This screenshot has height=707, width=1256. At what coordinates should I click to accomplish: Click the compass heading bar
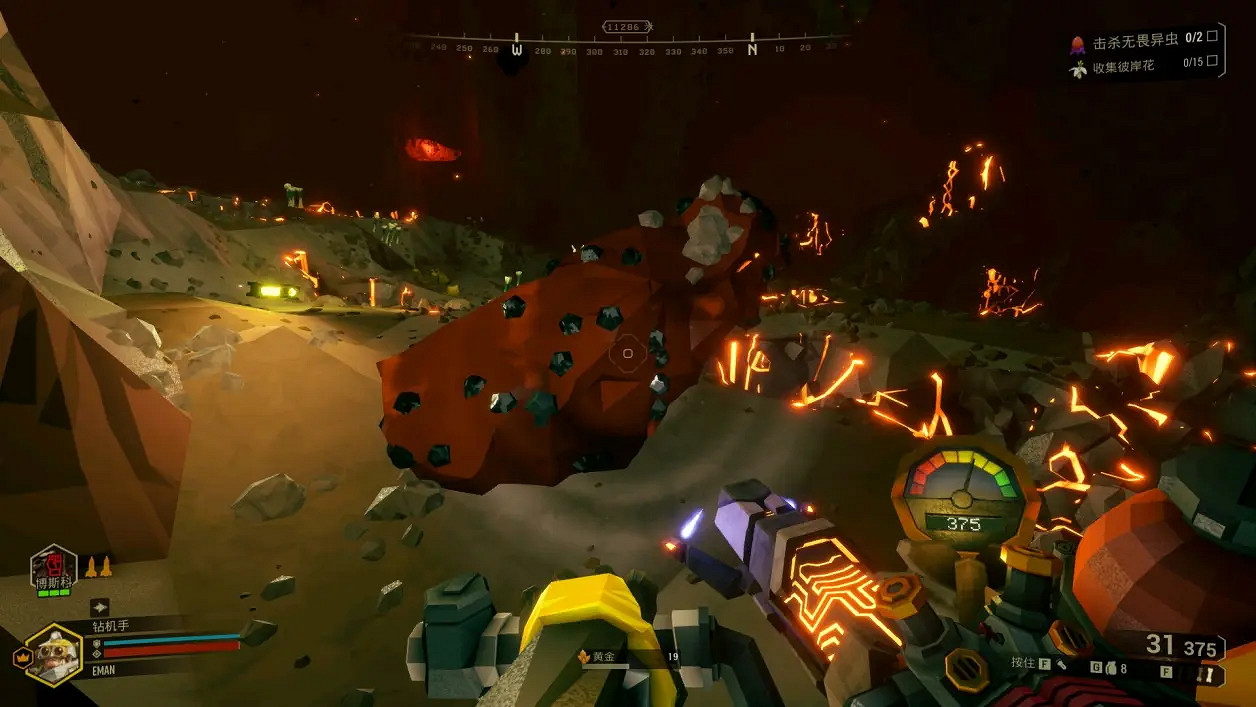coord(628,46)
